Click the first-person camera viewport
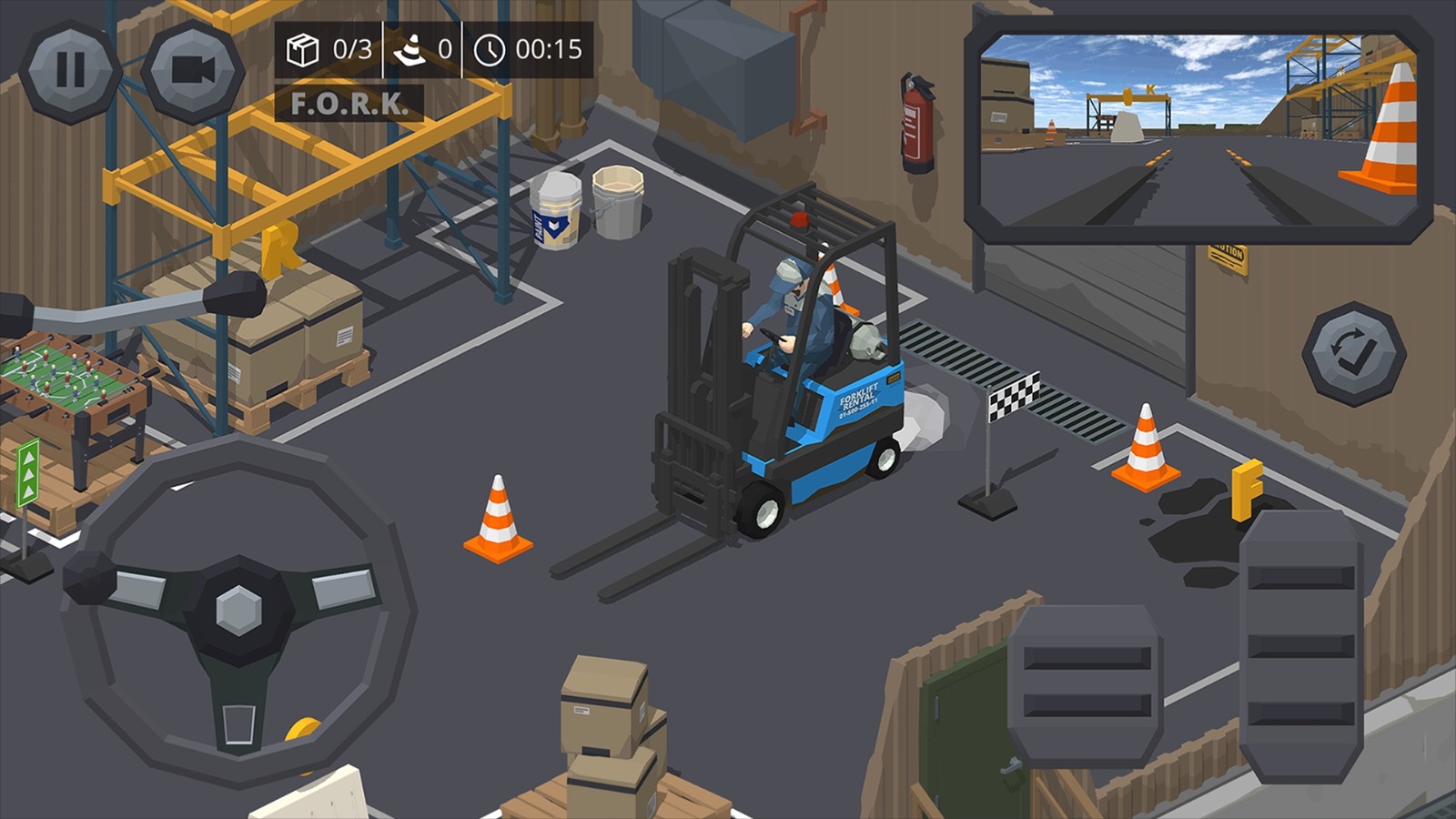The height and width of the screenshot is (819, 1456). point(1192,132)
